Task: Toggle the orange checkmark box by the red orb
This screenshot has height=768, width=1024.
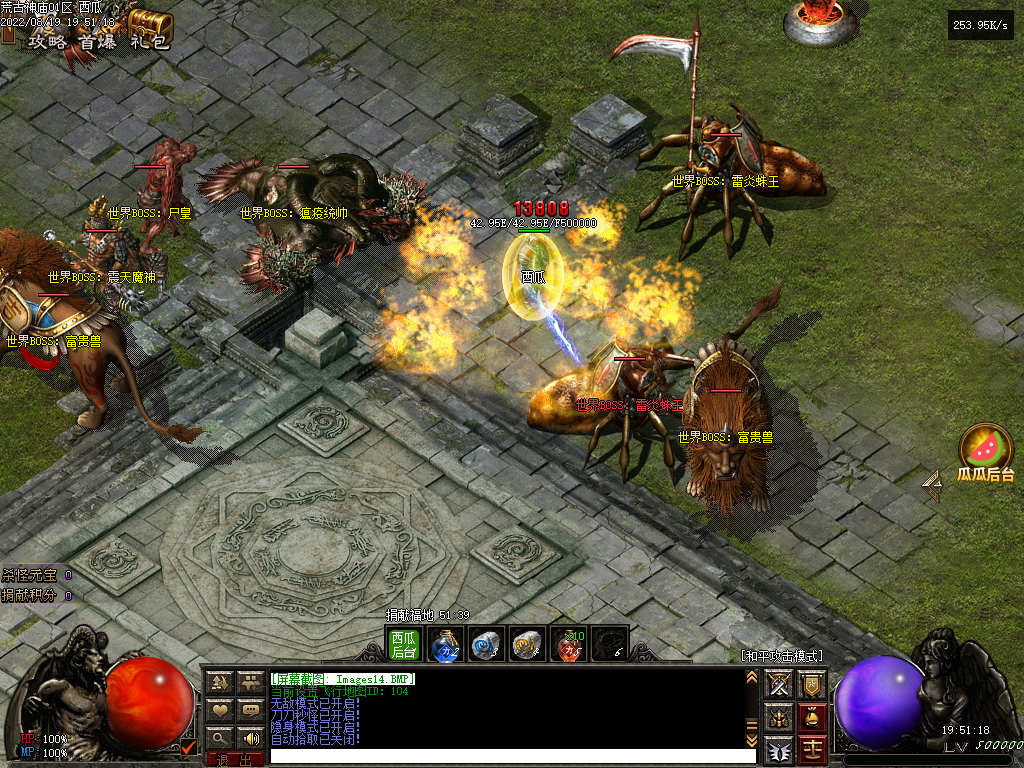Action: pyautogui.click(x=188, y=746)
